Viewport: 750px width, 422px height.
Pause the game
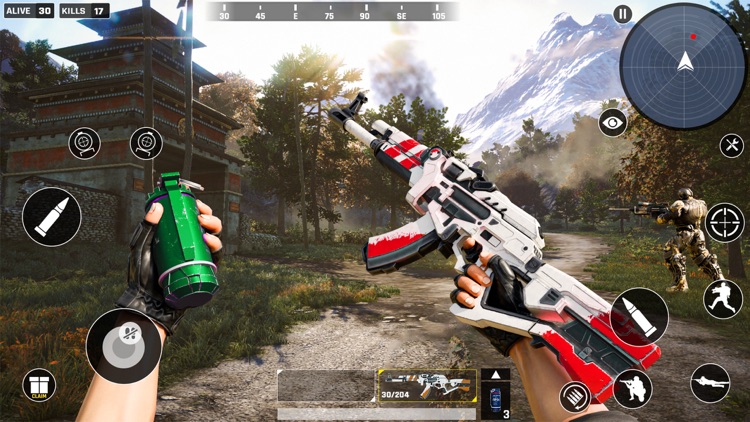(623, 14)
